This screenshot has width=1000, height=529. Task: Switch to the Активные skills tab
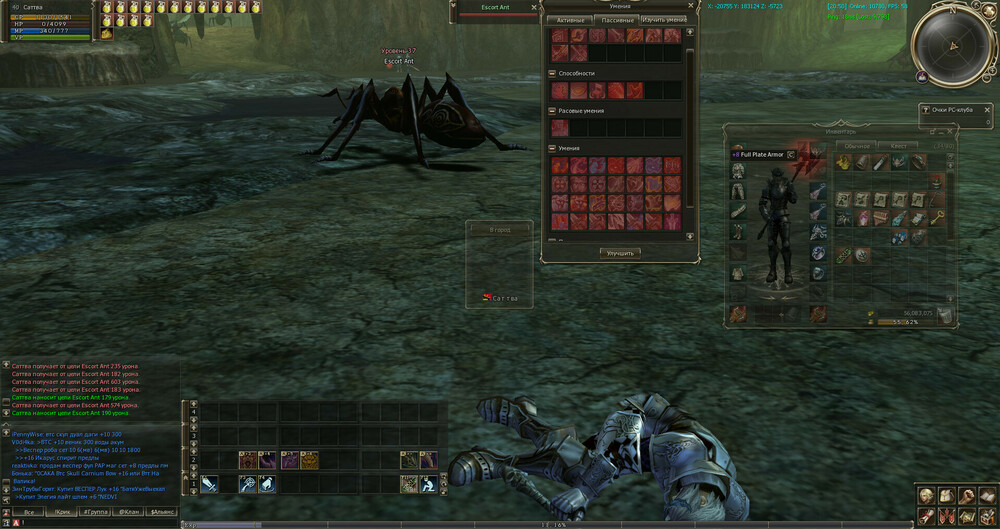(x=570, y=20)
